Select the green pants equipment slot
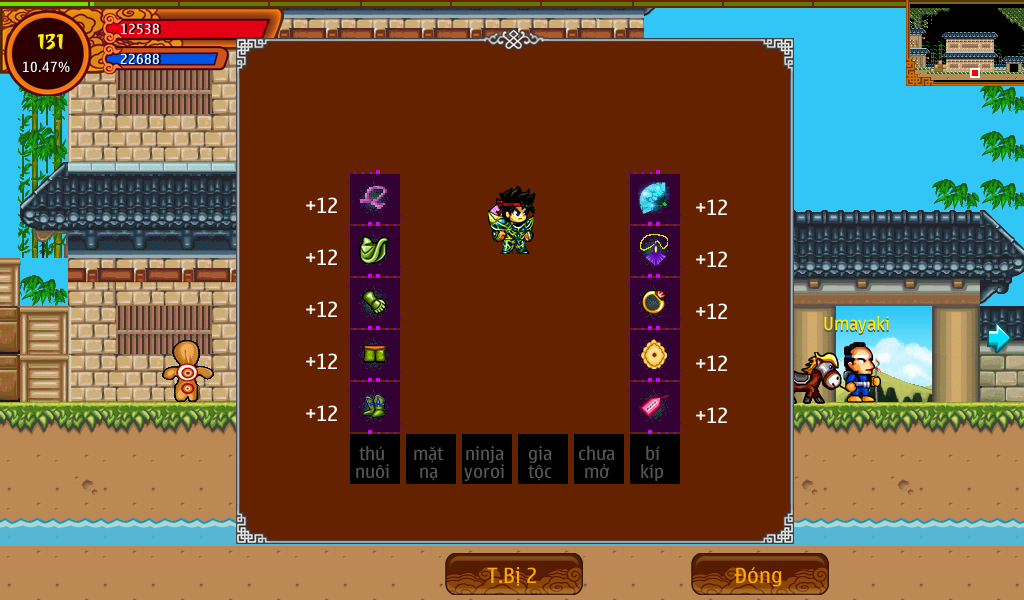 tap(375, 355)
